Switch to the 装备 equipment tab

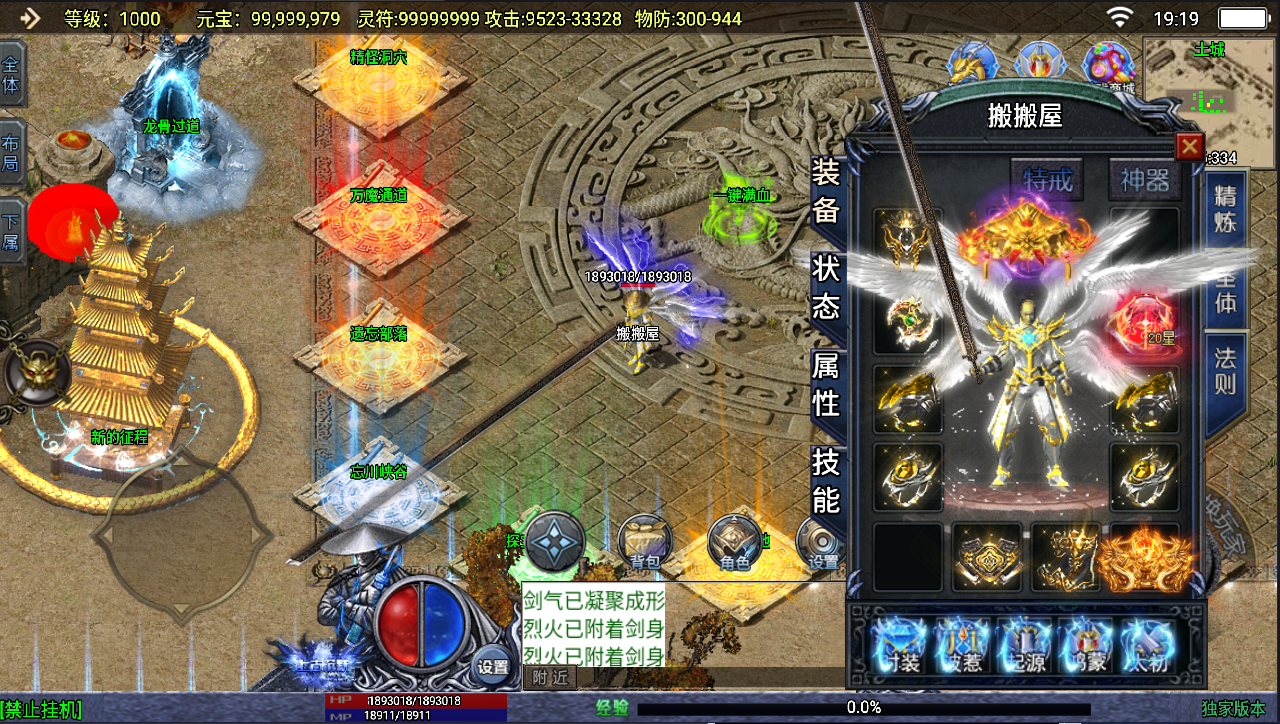point(826,190)
